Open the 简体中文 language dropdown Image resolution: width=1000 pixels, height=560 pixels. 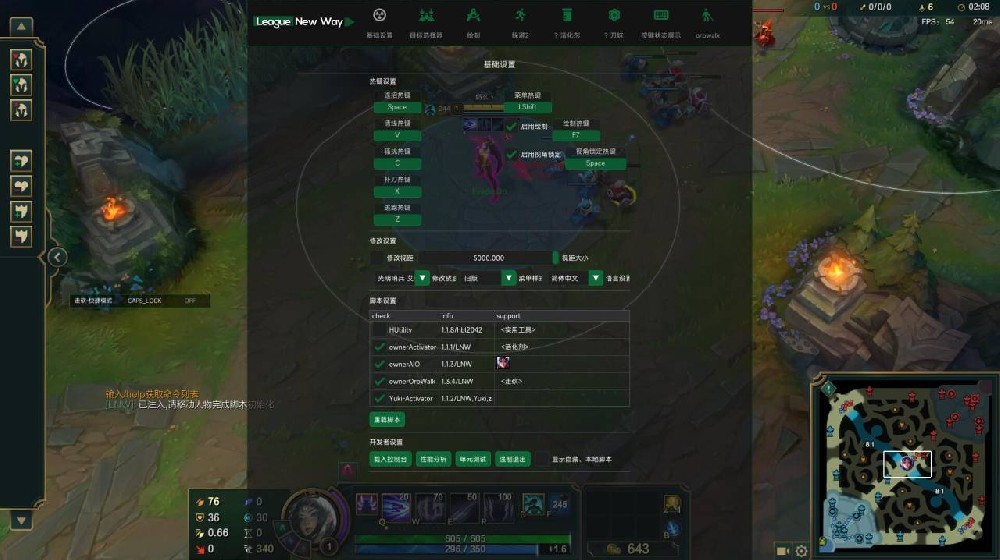(596, 278)
